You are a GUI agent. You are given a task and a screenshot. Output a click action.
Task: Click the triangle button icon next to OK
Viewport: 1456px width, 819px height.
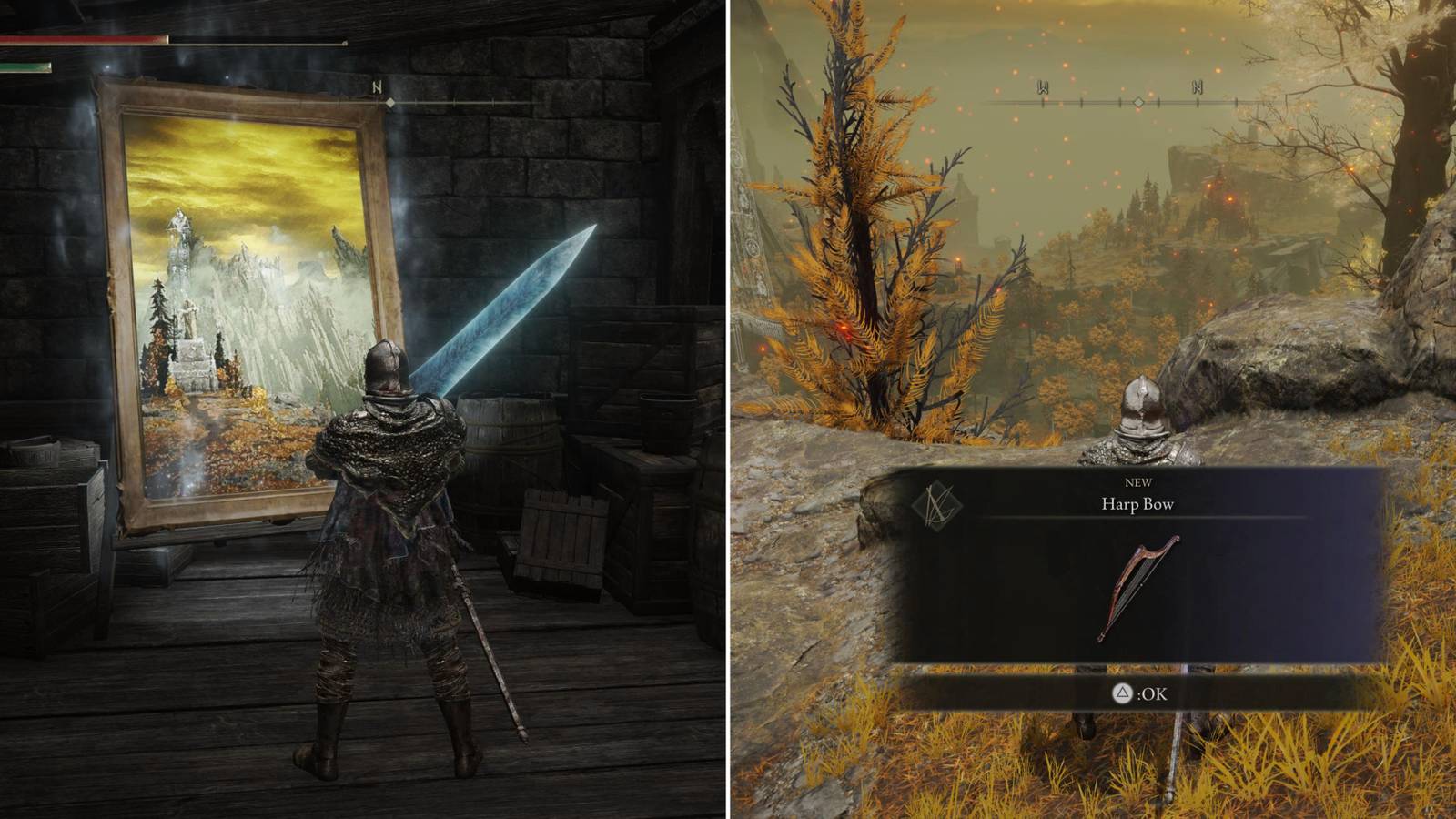pos(1124,693)
